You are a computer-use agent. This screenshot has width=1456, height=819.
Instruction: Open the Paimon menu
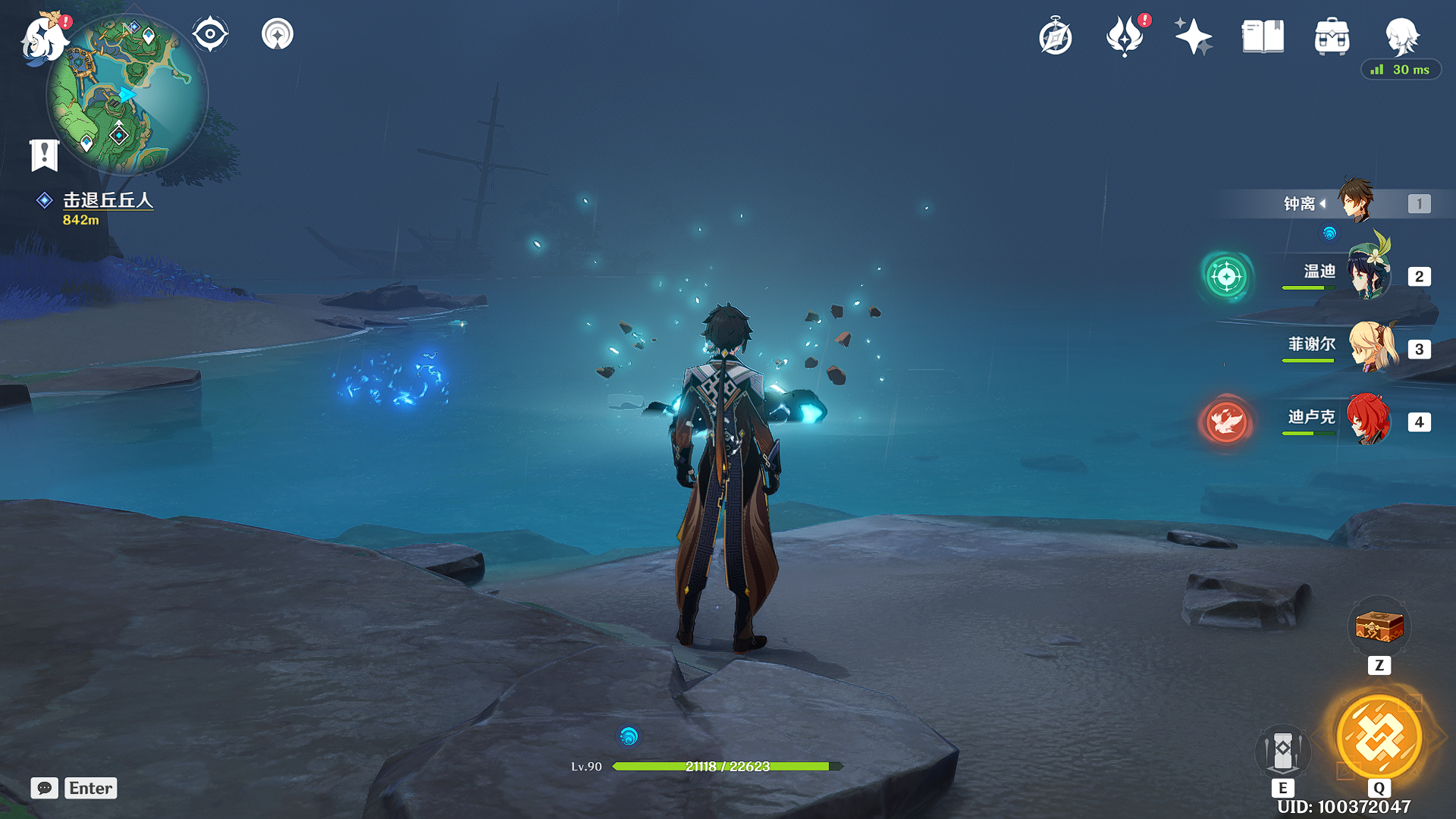click(44, 38)
